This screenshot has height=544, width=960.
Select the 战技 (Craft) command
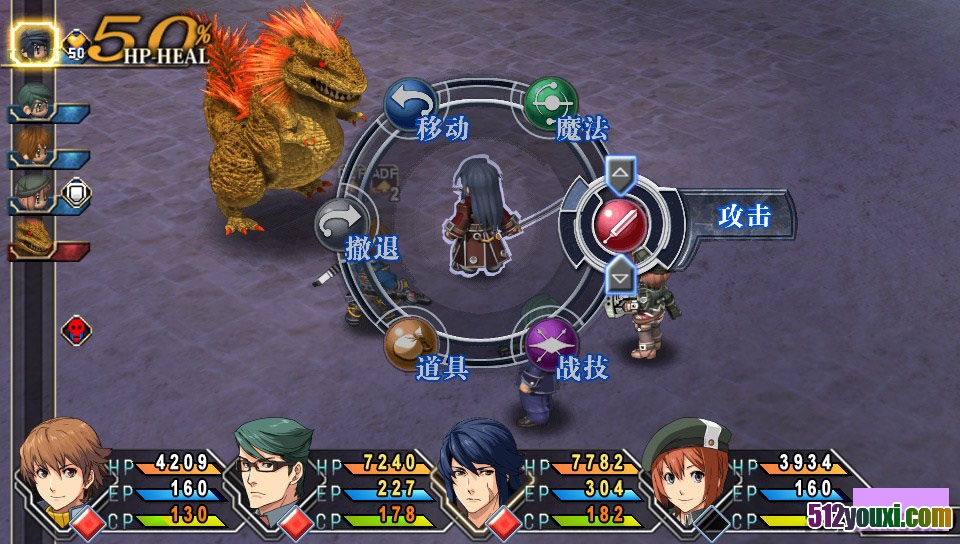pyautogui.click(x=551, y=343)
